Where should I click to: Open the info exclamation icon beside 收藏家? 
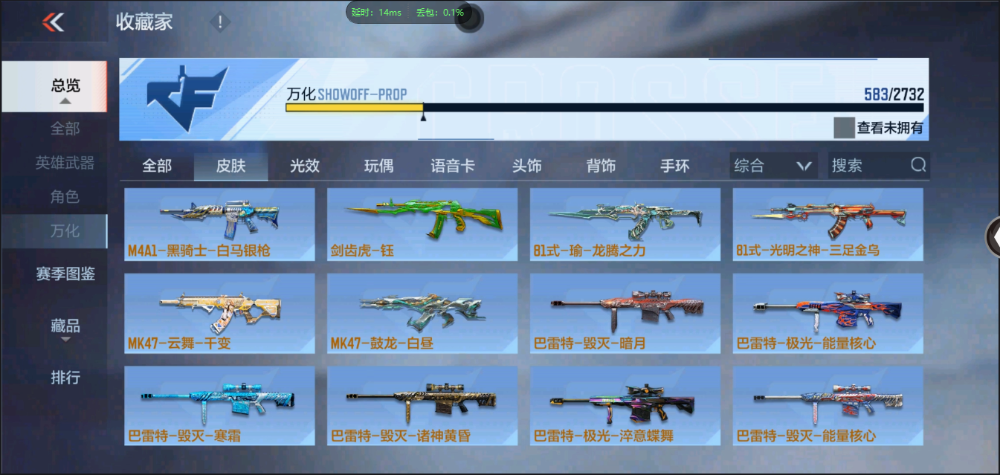(220, 22)
